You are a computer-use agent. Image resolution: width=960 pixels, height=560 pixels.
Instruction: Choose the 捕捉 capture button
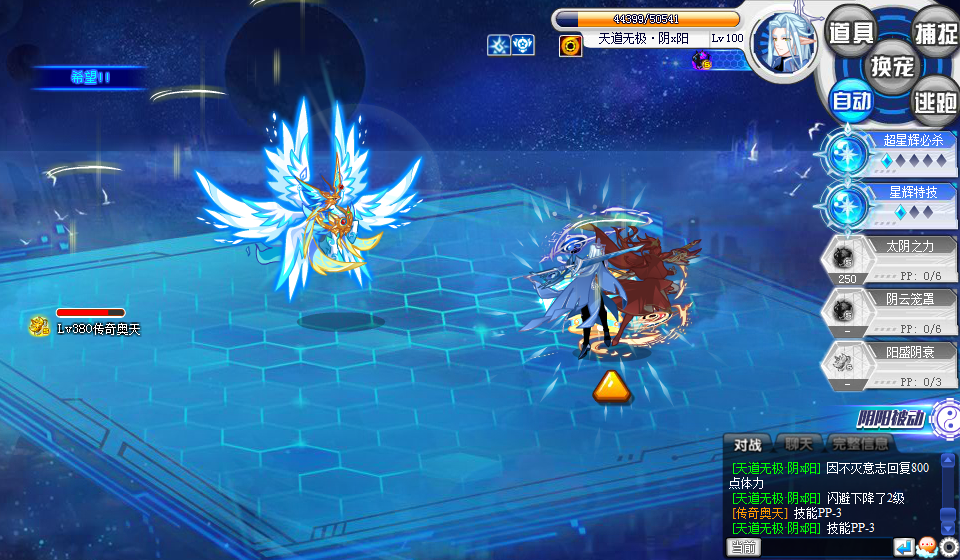coord(936,33)
